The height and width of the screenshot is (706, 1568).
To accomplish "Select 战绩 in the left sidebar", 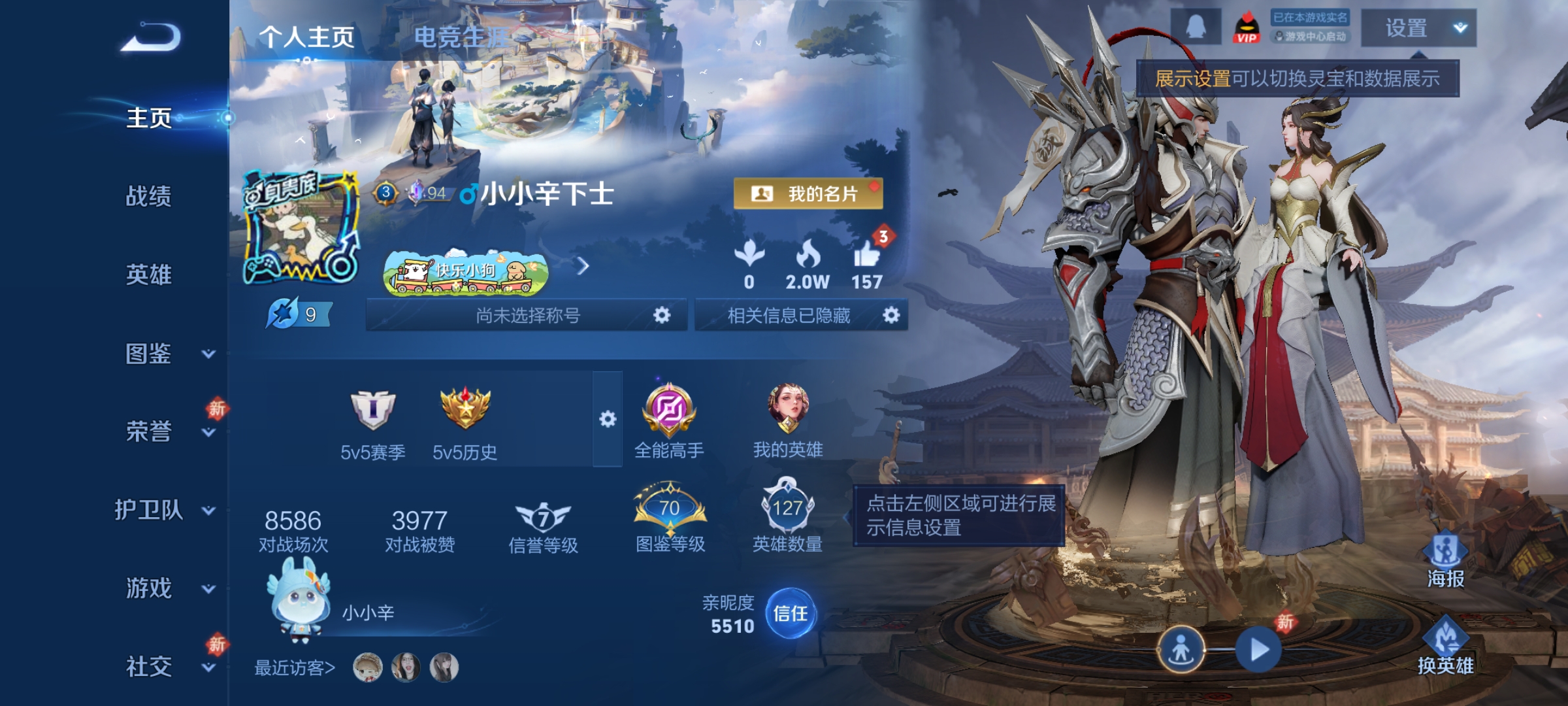I will point(149,197).
